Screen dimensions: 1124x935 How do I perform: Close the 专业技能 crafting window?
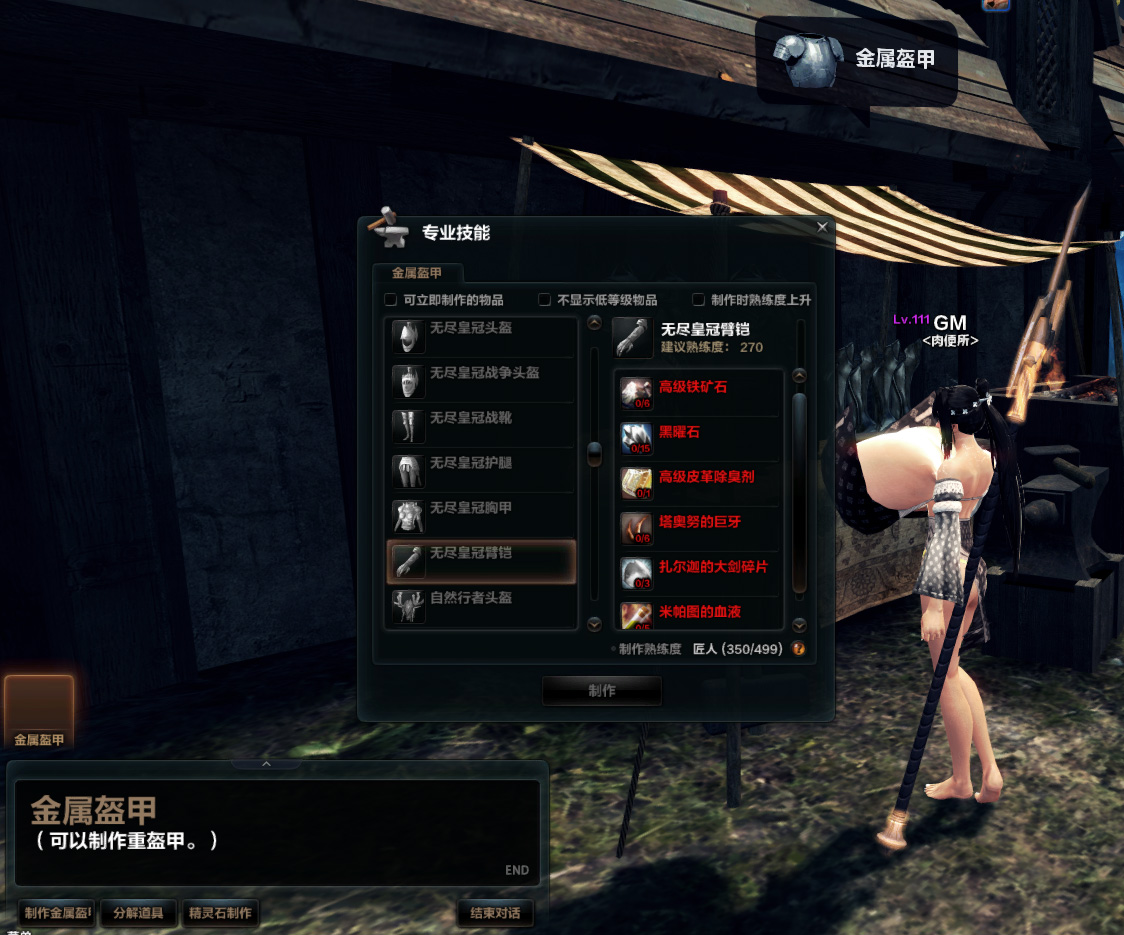pos(822,227)
